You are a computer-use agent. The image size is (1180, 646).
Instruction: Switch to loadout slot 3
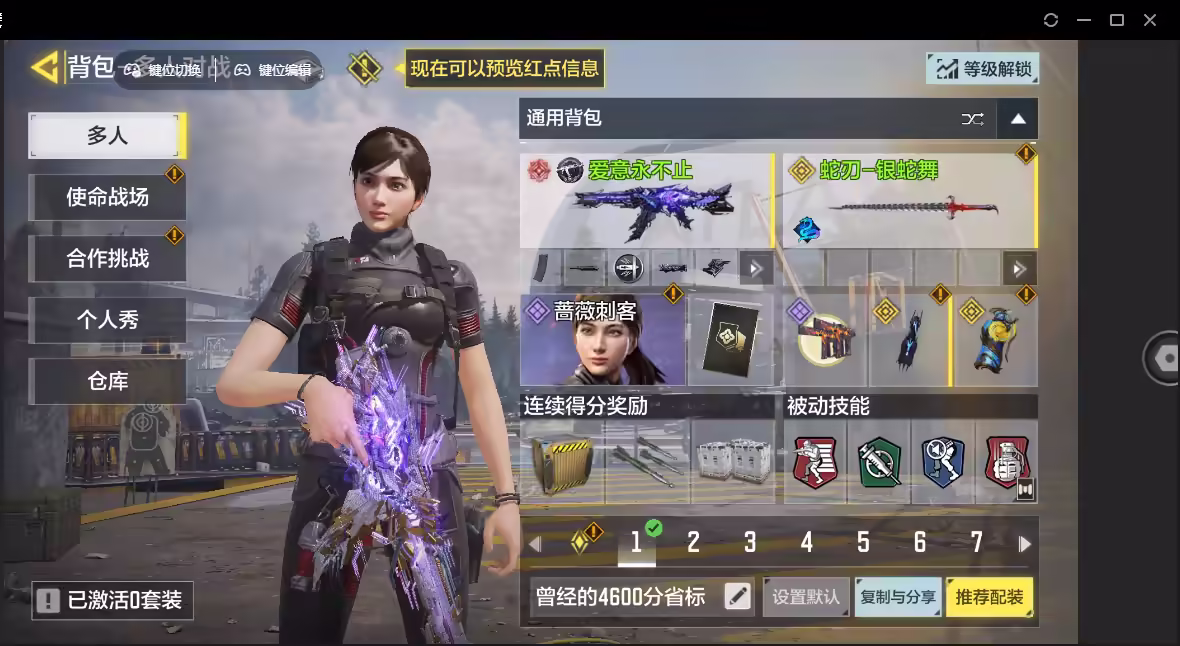pyautogui.click(x=750, y=543)
